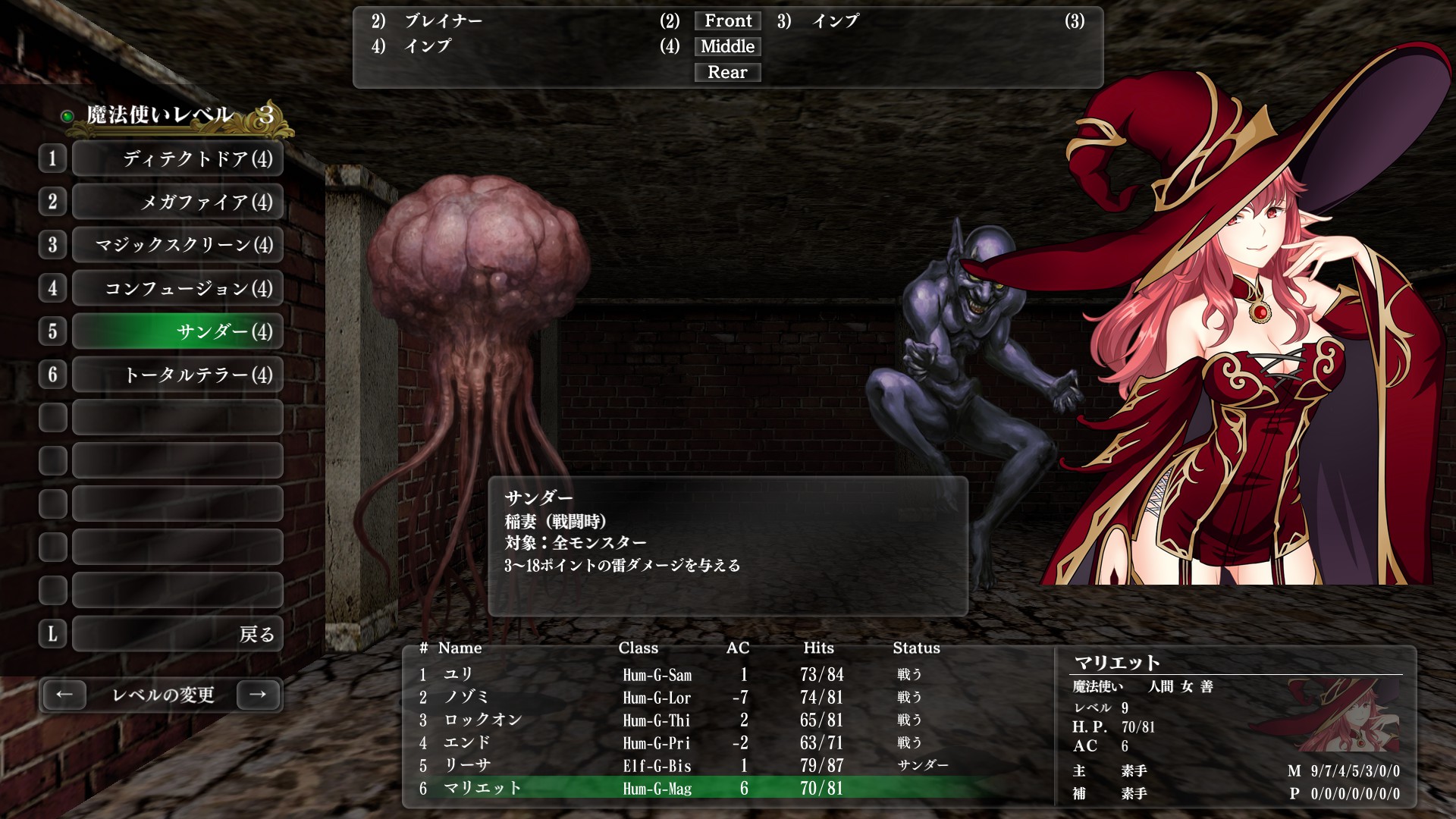Pick the マジックスクリーン spell
This screenshot has width=1456, height=819.
pyautogui.click(x=177, y=245)
